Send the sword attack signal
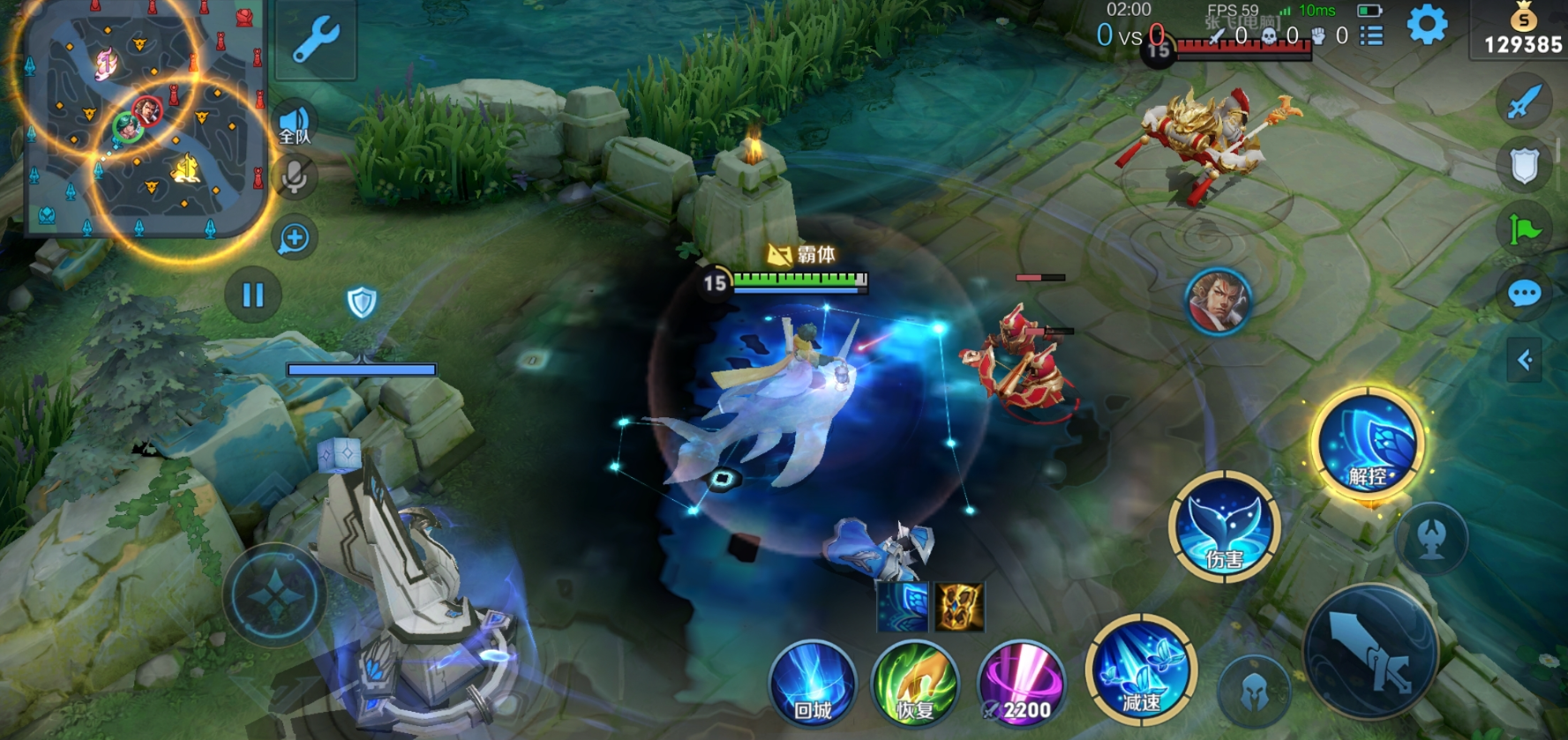 [1524, 102]
